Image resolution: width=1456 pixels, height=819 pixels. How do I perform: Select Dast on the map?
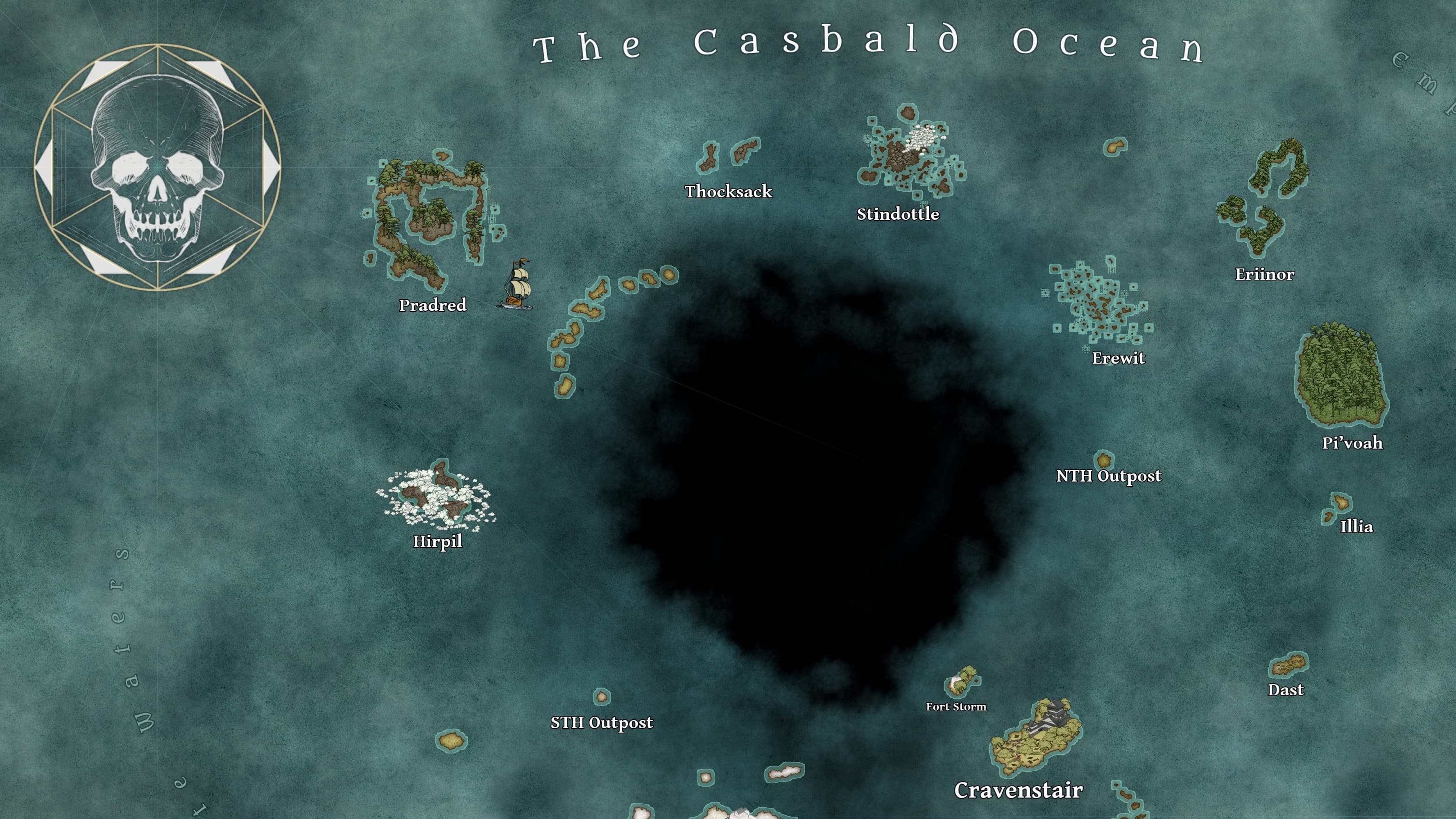1285,690
